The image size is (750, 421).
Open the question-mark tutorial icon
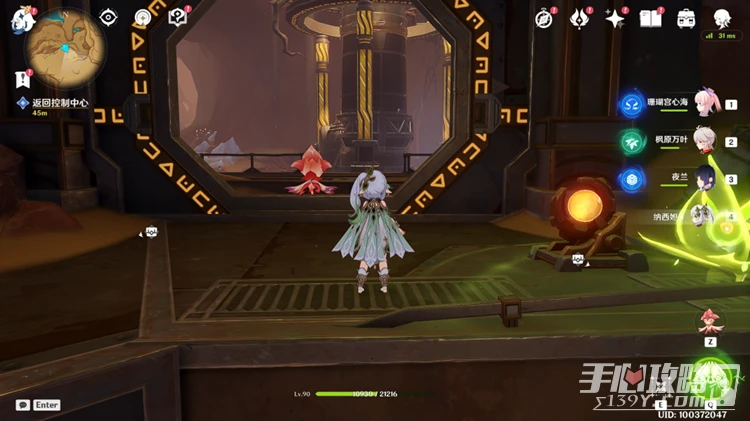tap(177, 17)
